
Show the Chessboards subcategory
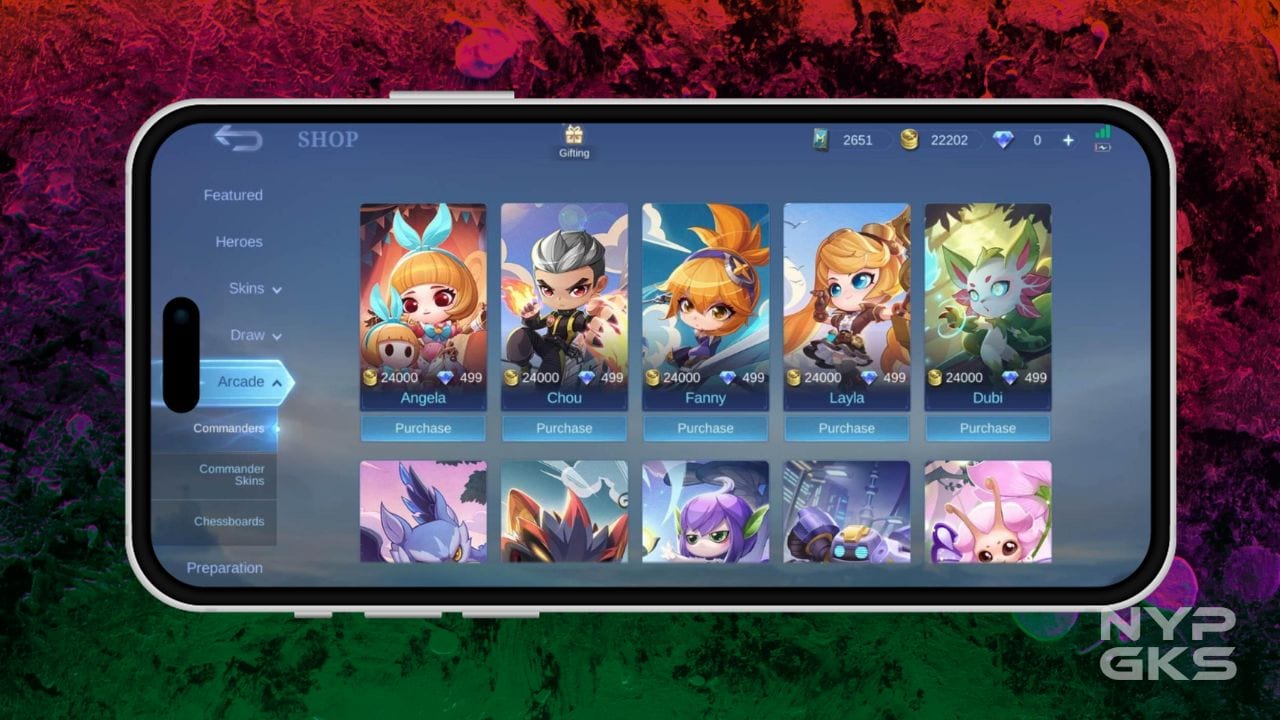[229, 521]
